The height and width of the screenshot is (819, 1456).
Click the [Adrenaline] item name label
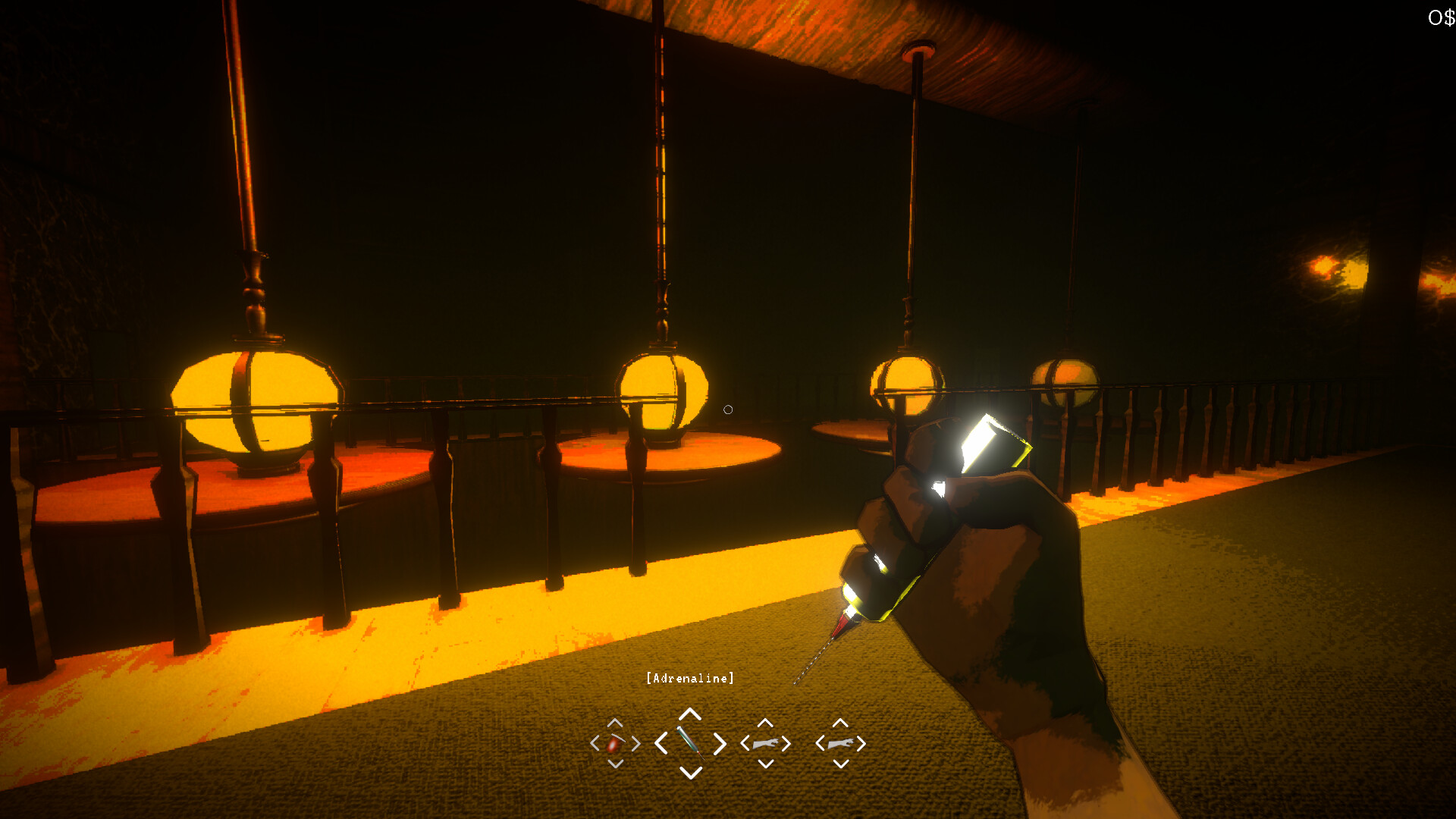689,679
